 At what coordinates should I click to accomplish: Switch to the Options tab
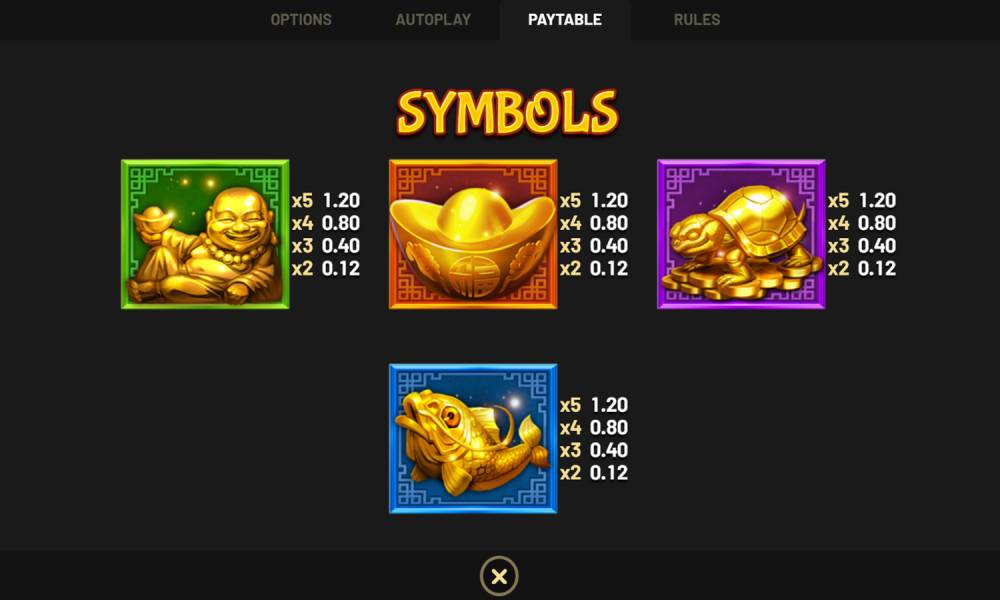(x=301, y=20)
